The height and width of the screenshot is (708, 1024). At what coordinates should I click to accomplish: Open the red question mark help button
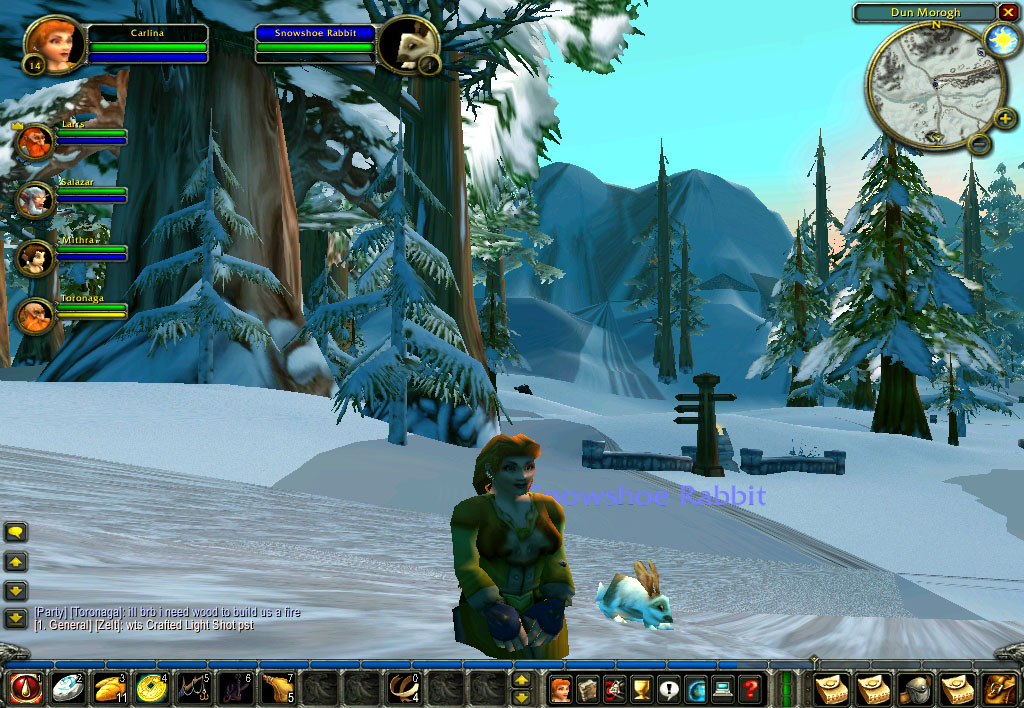point(750,688)
